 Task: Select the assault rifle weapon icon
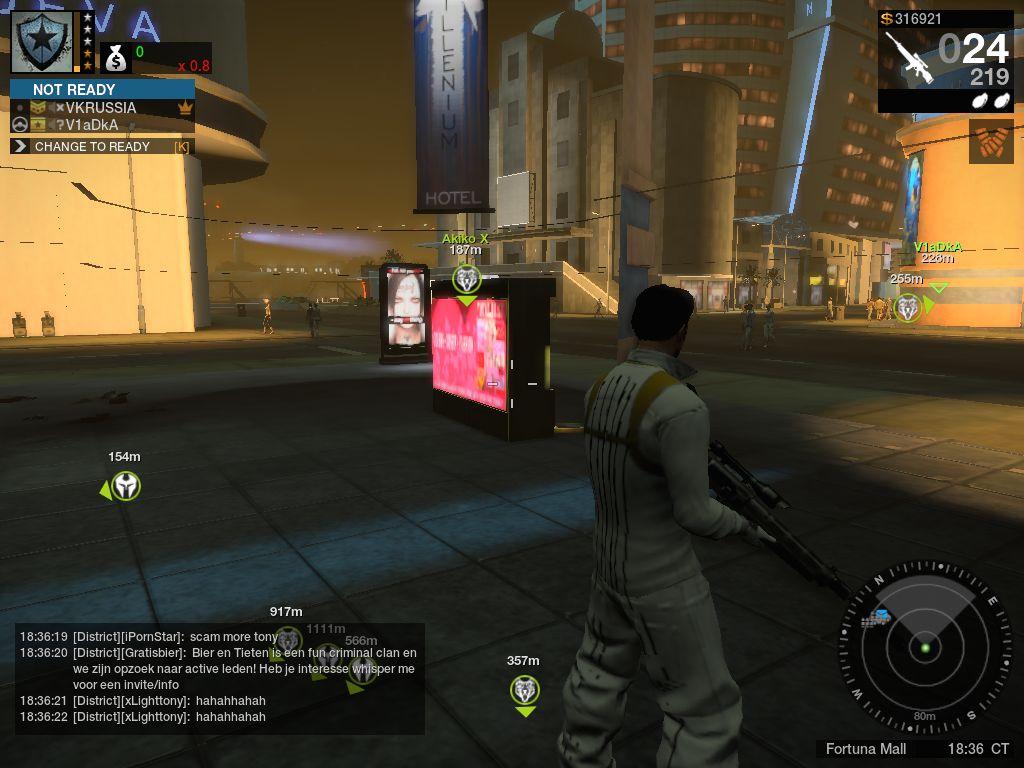pyautogui.click(x=908, y=56)
